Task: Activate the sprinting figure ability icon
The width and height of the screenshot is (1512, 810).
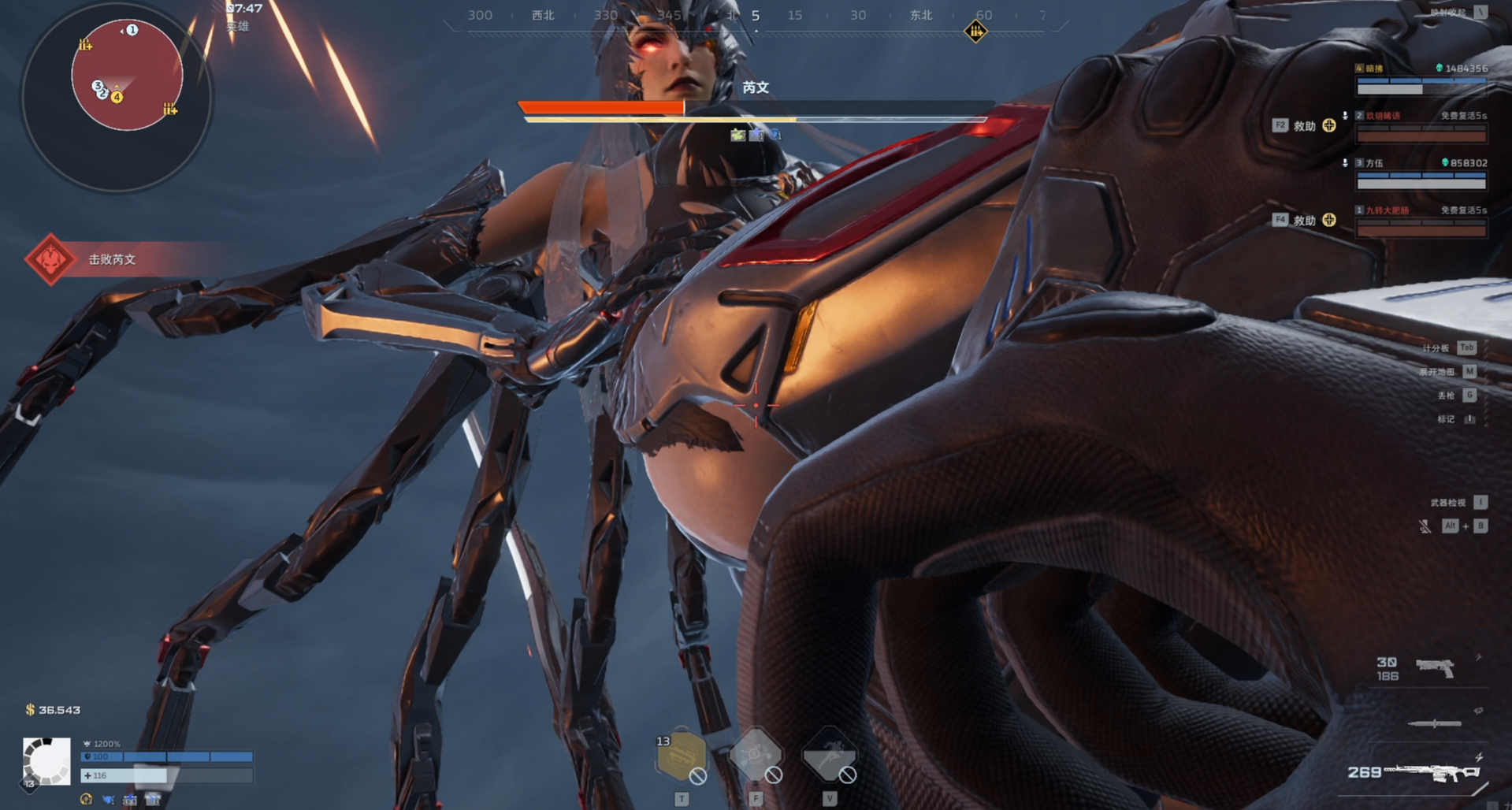Action: pyautogui.click(x=828, y=756)
